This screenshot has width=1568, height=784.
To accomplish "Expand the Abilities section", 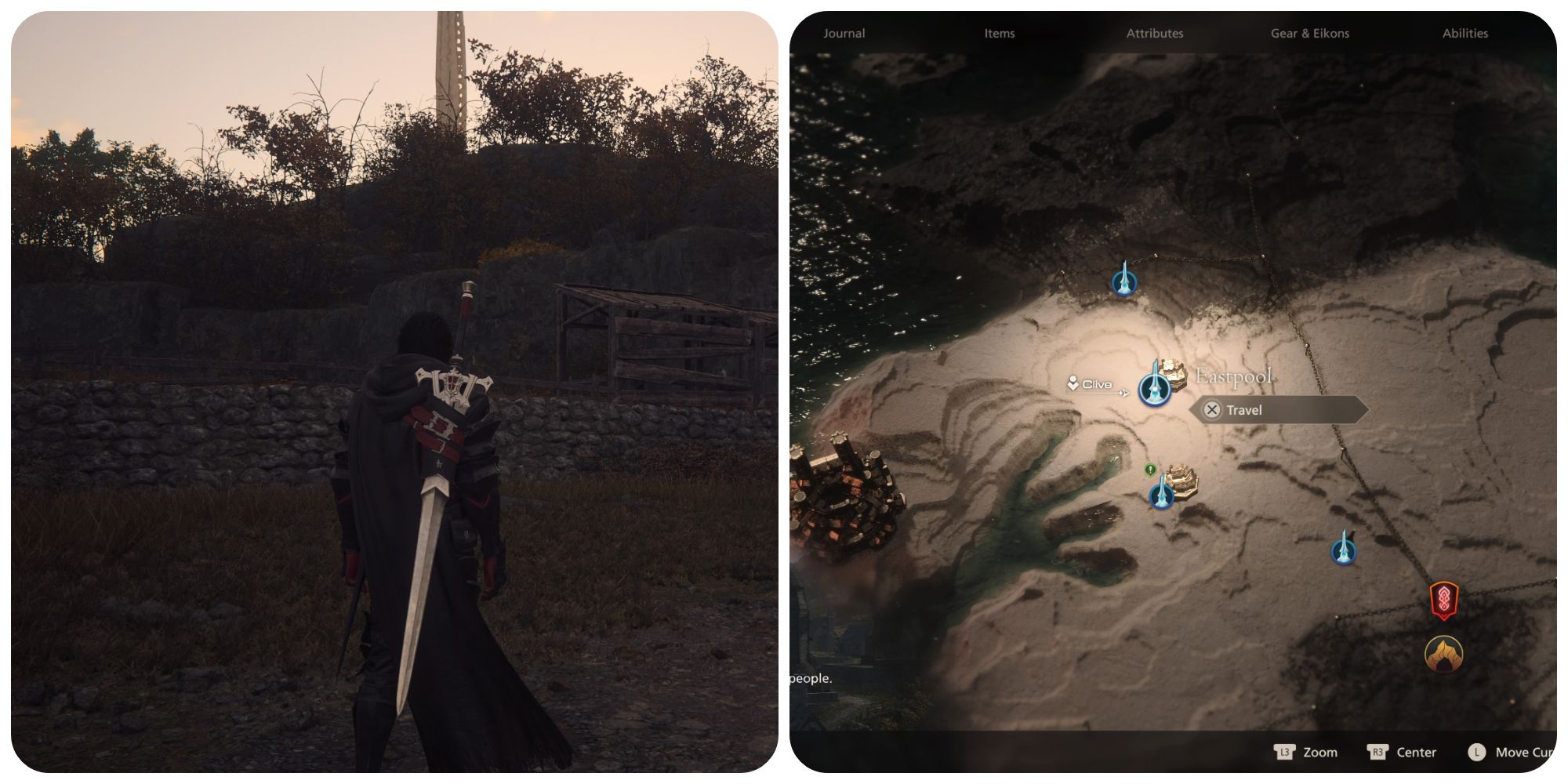I will coord(1465,33).
